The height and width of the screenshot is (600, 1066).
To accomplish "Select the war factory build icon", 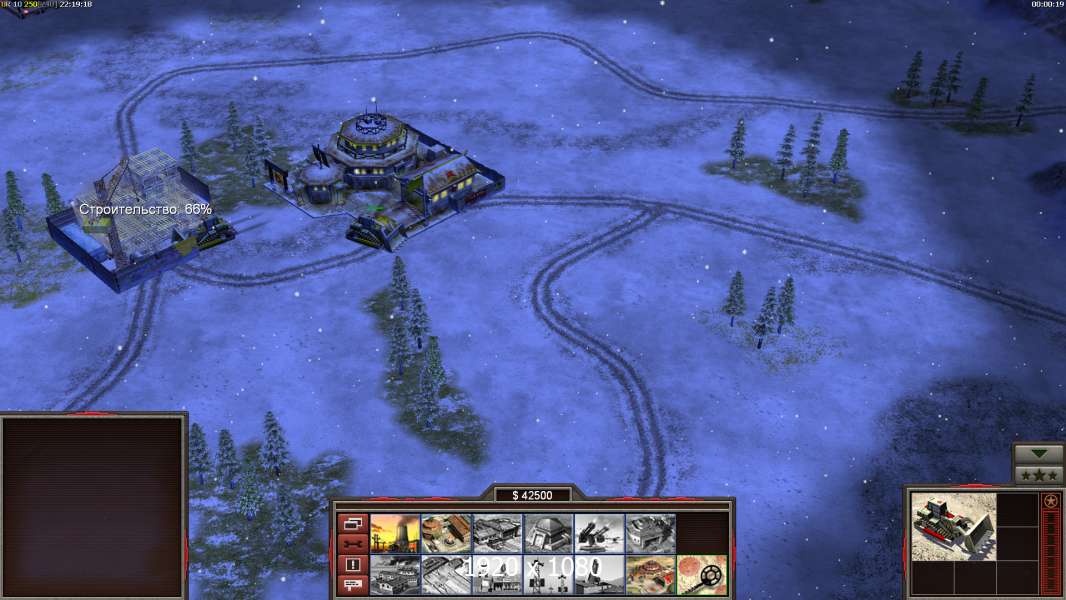I will pyautogui.click(x=650, y=534).
